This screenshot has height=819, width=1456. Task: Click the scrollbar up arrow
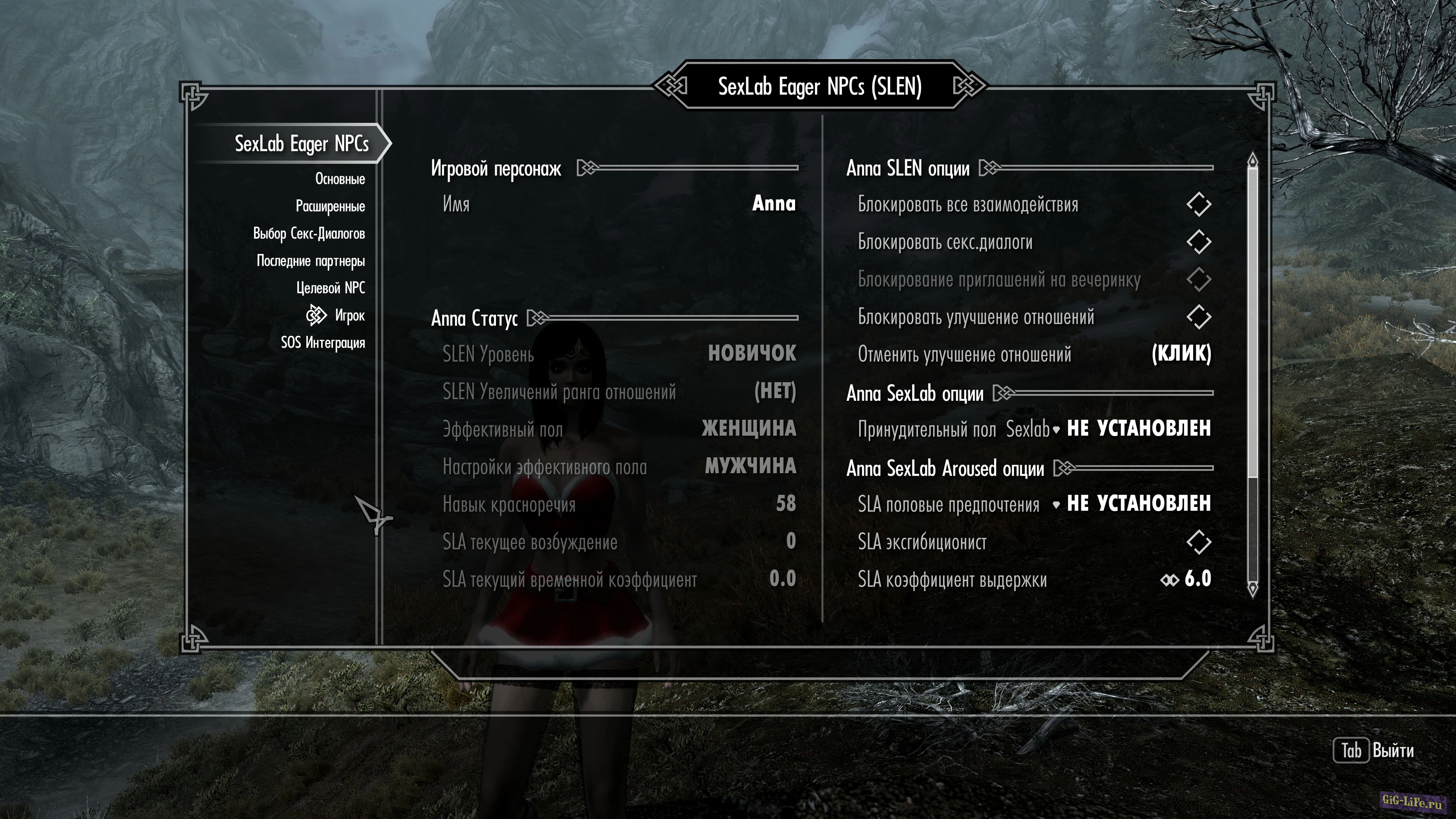click(x=1252, y=160)
